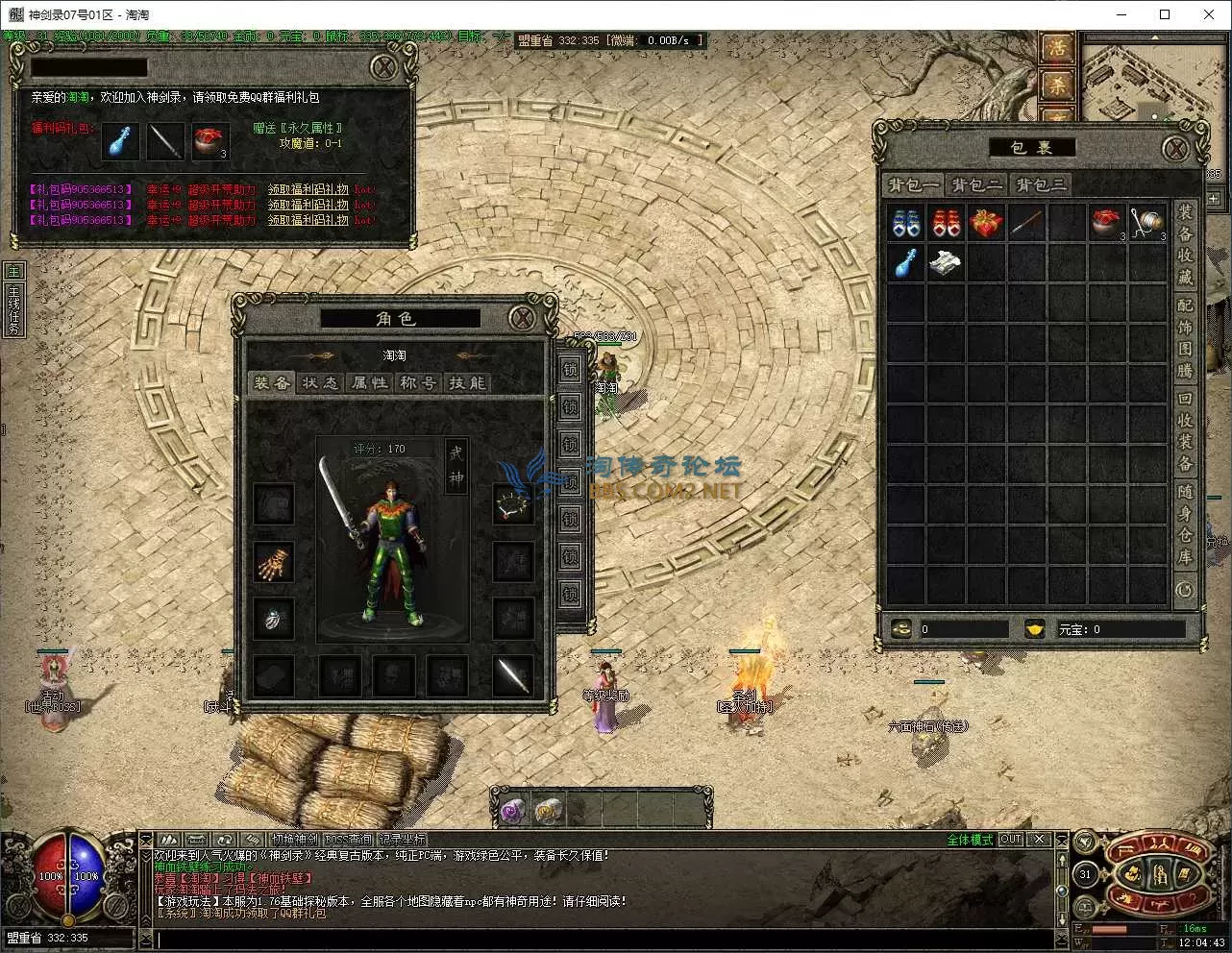
Task: Select the 技能 skills tab
Action: 467,382
